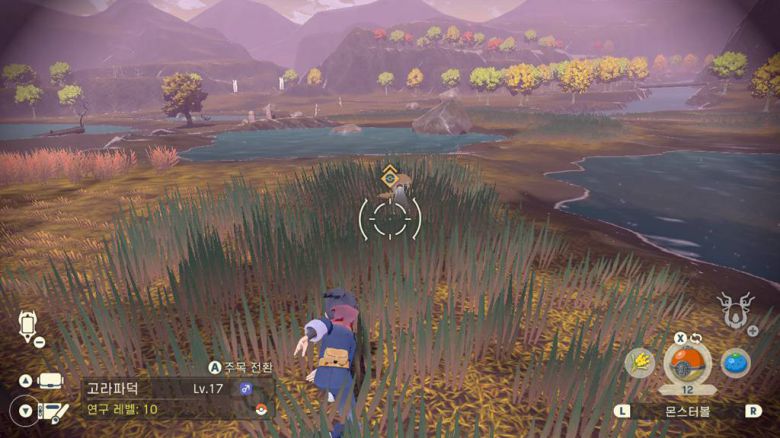This screenshot has width=780, height=438.
Task: Choose the yellow grain item slot
Action: pos(640,363)
